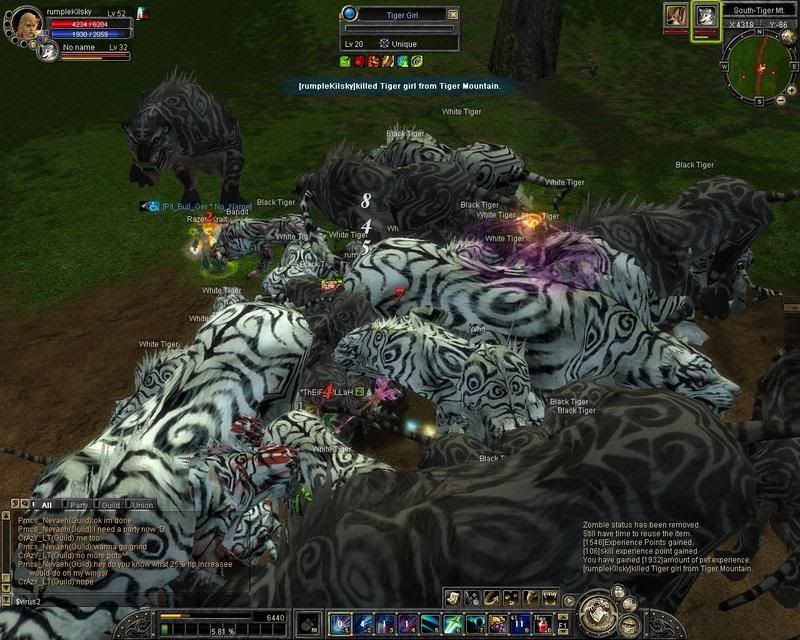
Task: Select the white wolf pet portrait
Action: 706,17
